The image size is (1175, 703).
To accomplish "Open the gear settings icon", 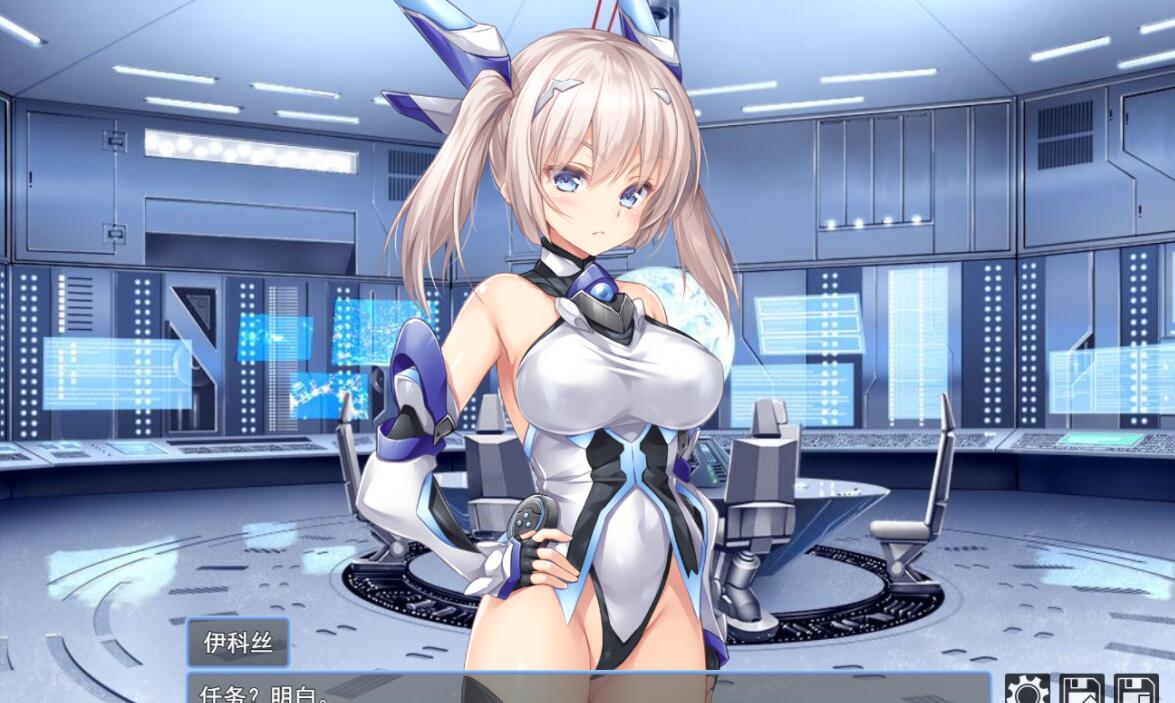I will [x=1028, y=690].
